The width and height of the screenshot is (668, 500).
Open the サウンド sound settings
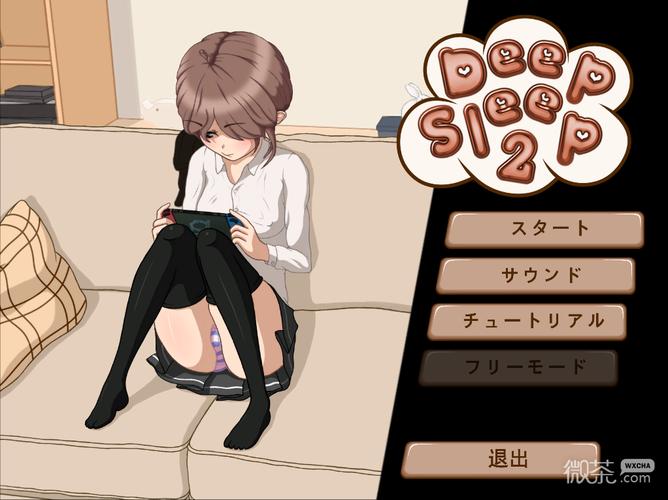[536, 274]
